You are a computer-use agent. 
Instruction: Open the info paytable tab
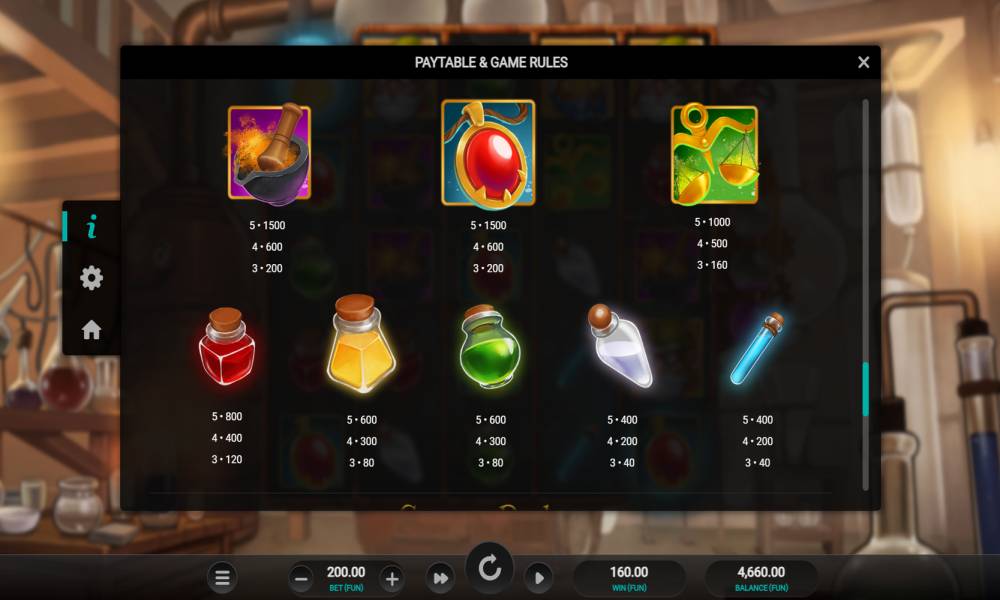coord(91,227)
